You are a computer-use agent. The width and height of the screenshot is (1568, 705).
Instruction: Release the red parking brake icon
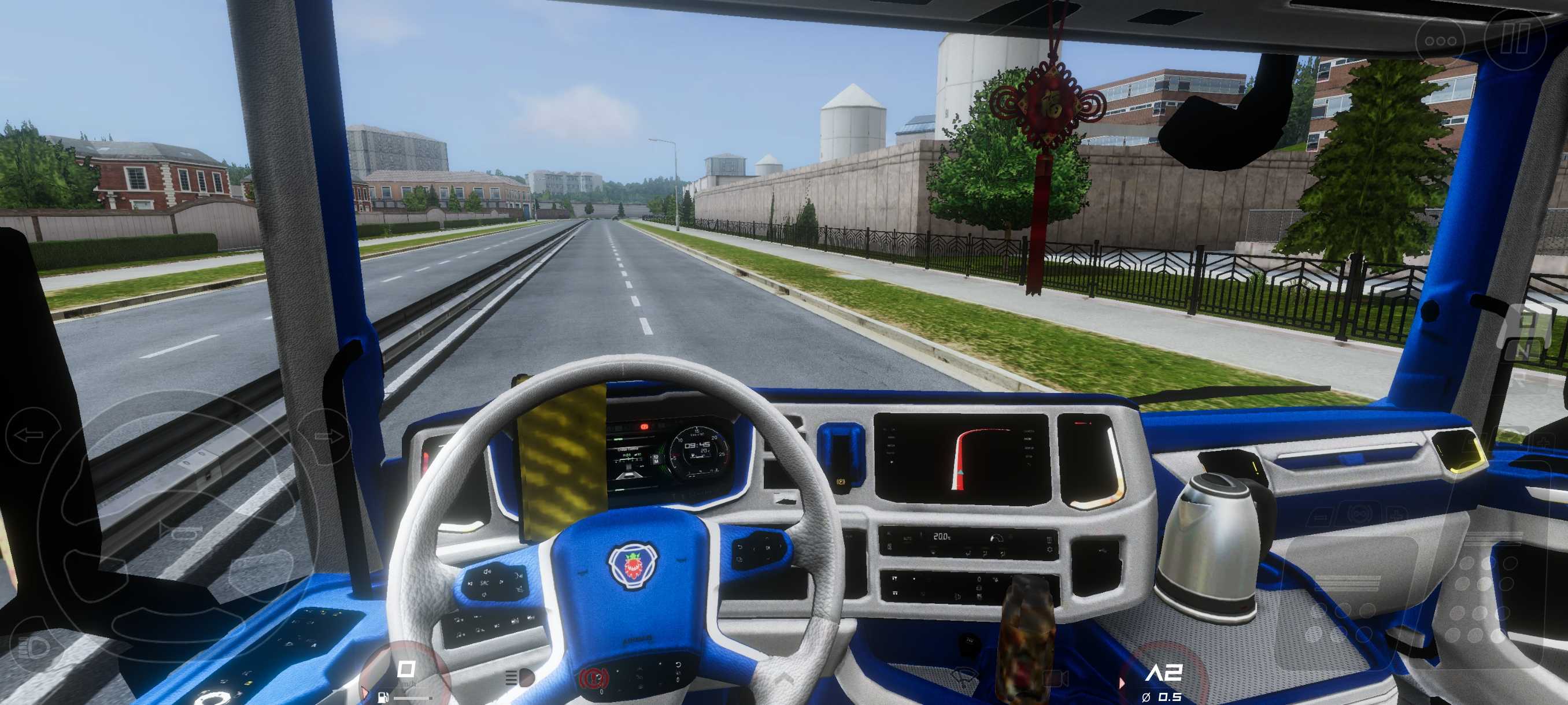pyautogui.click(x=593, y=678)
